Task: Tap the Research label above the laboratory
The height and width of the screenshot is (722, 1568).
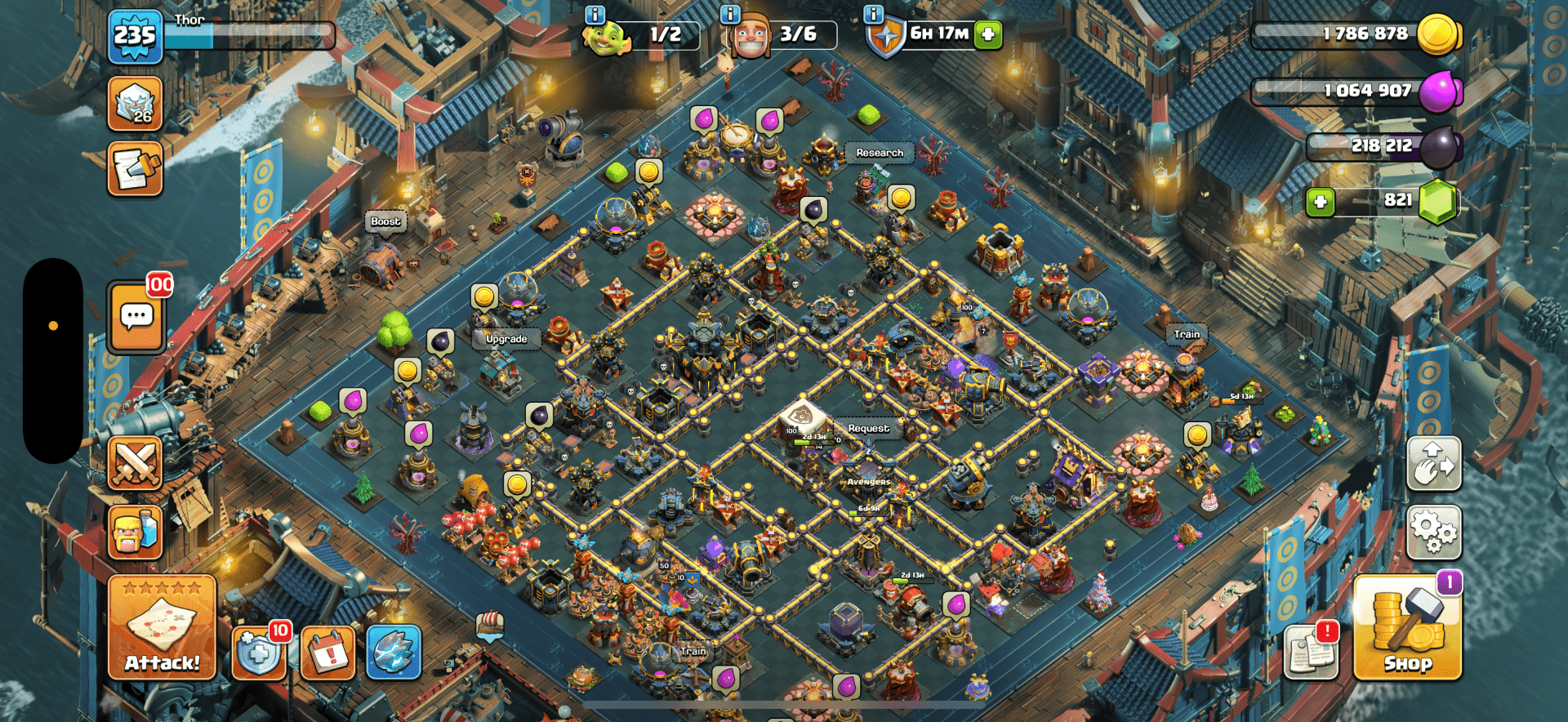Action: pos(880,153)
